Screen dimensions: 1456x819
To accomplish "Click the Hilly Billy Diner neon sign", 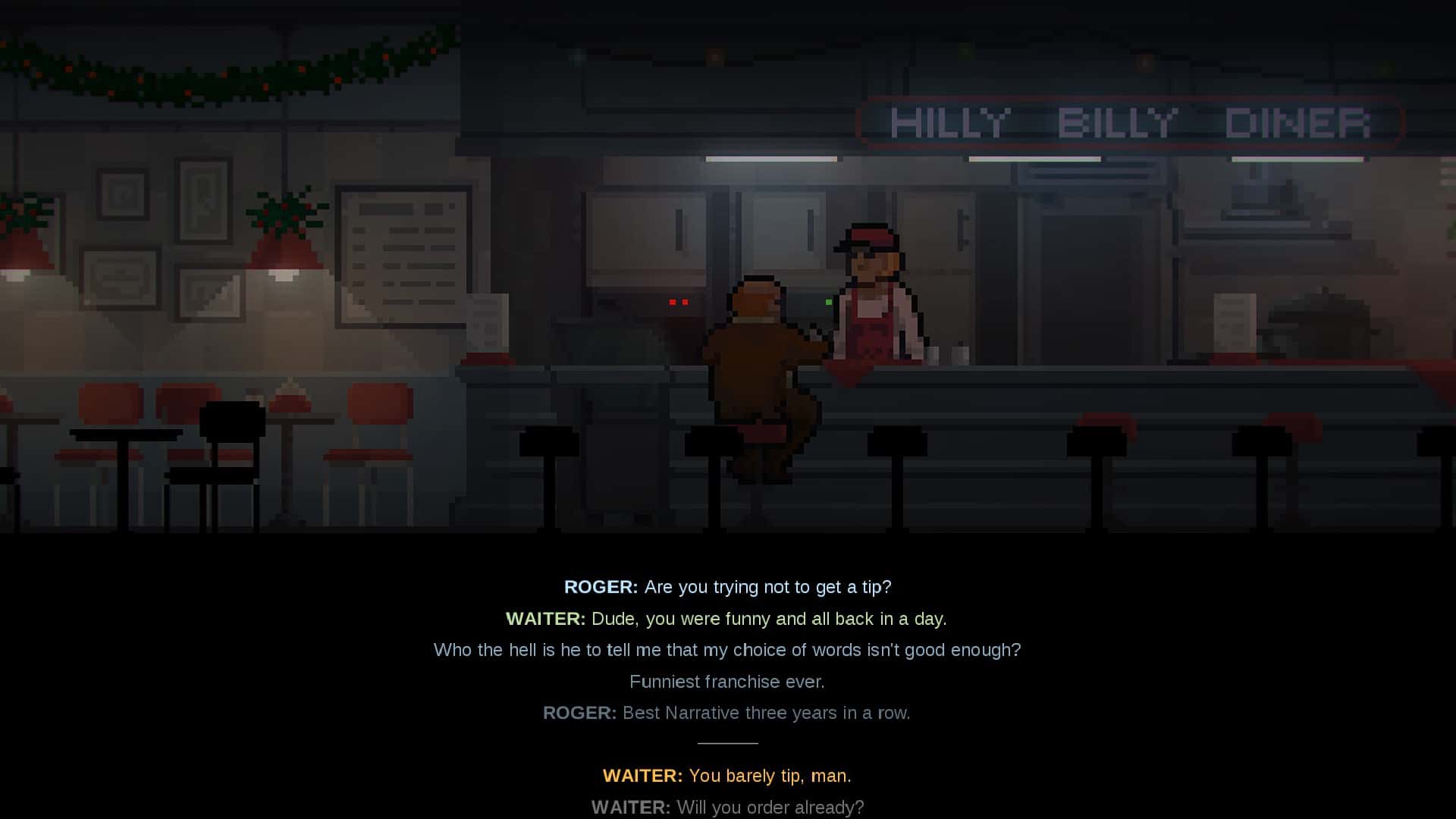I will tap(1130, 123).
